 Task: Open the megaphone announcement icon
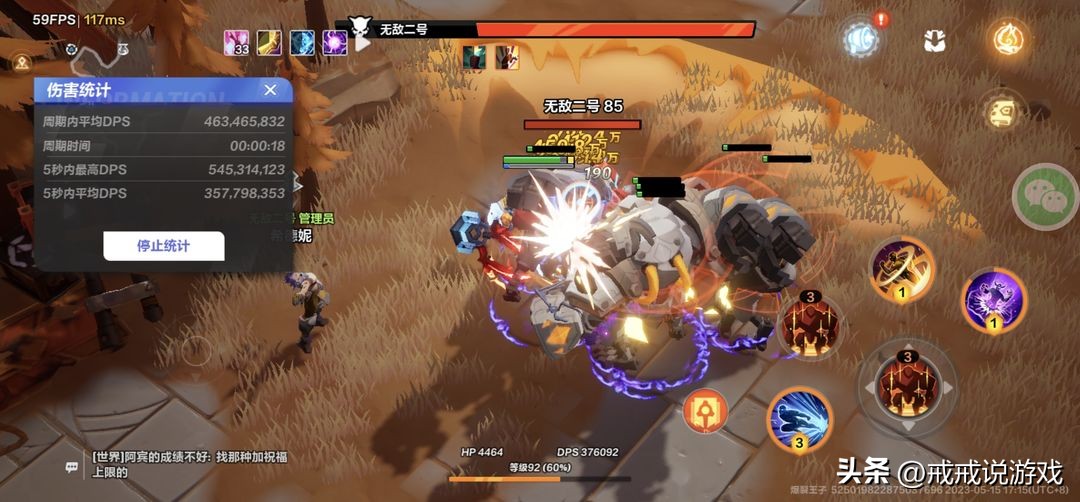point(859,38)
